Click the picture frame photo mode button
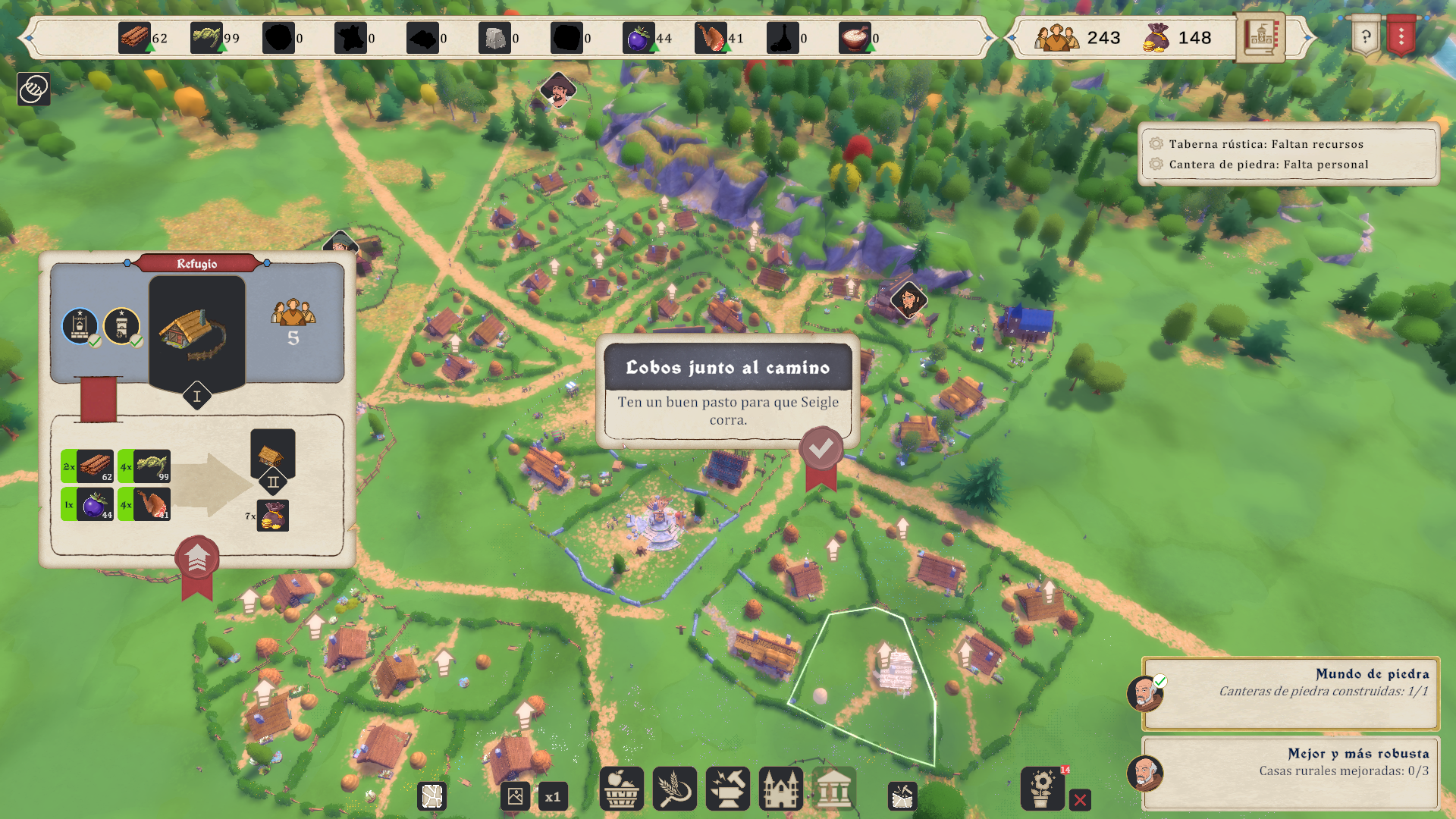The width and height of the screenshot is (1456, 819). pyautogui.click(x=515, y=797)
